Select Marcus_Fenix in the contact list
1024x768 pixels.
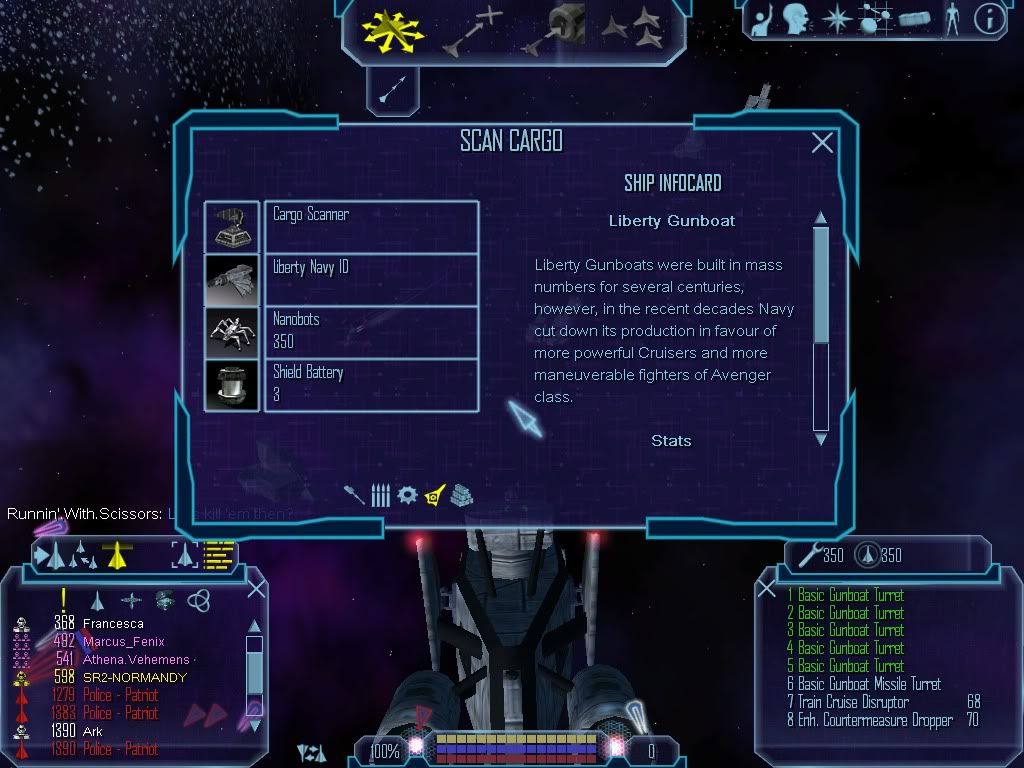123,642
